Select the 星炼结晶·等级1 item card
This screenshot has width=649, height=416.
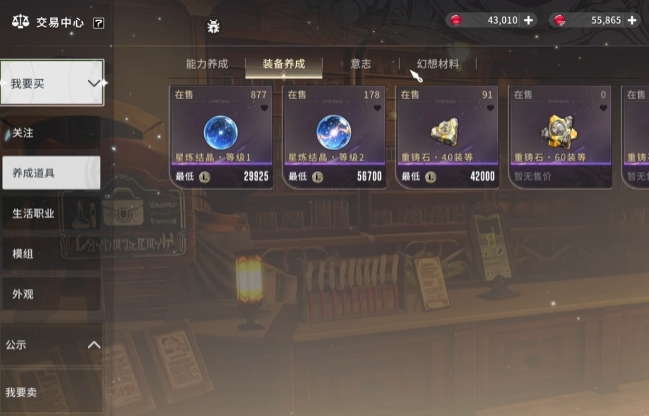coord(222,137)
